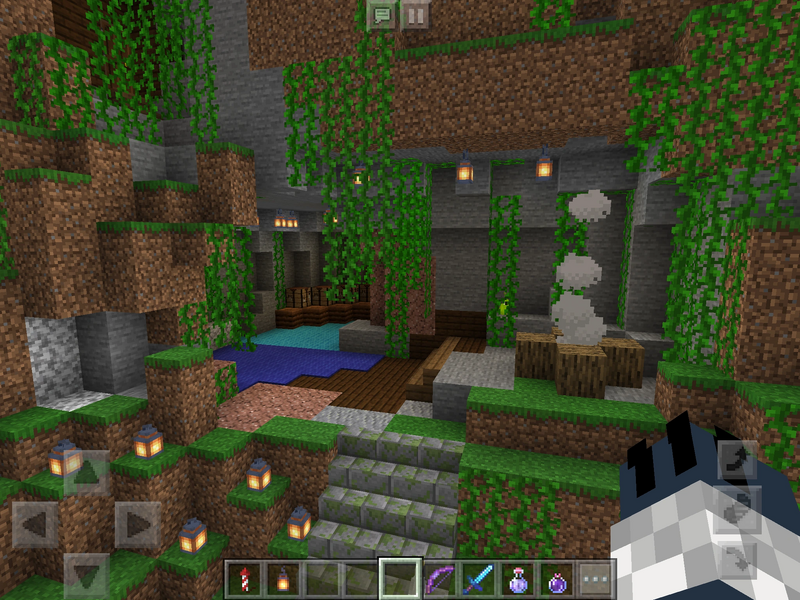Select the lantern in the hotbar
This screenshot has height=600, width=800.
point(282,579)
